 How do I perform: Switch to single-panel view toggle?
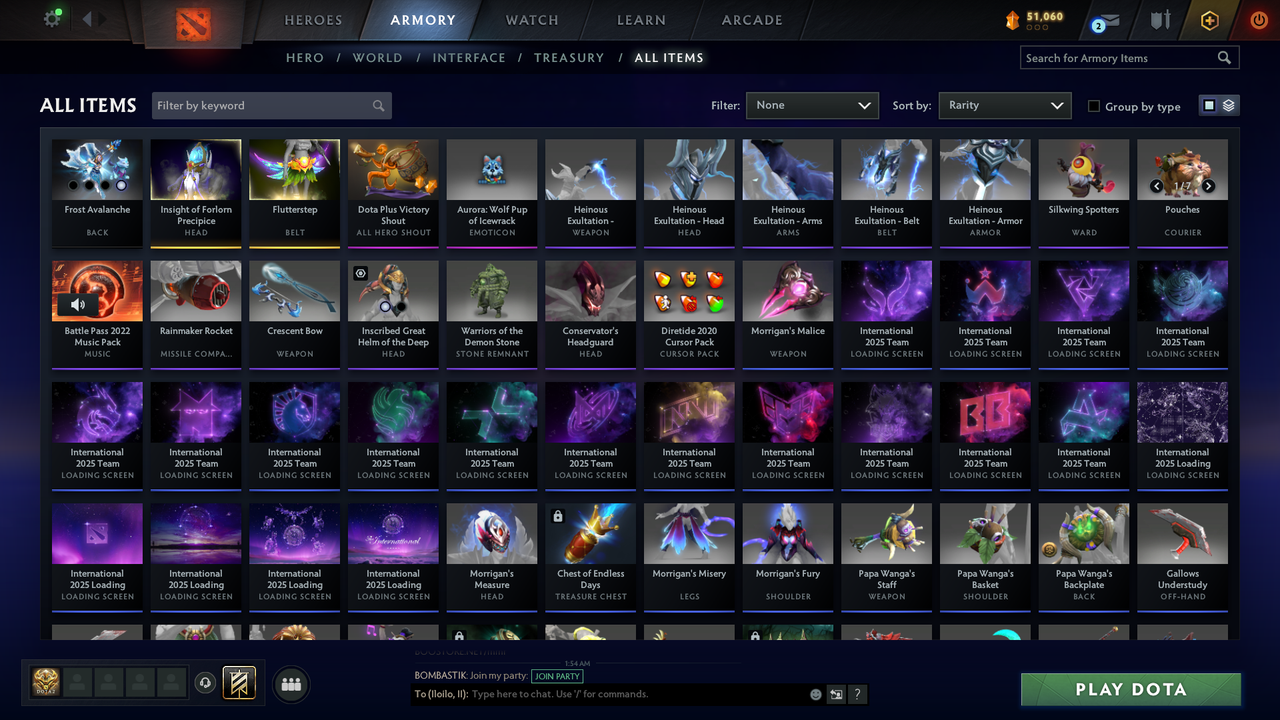(x=1208, y=105)
